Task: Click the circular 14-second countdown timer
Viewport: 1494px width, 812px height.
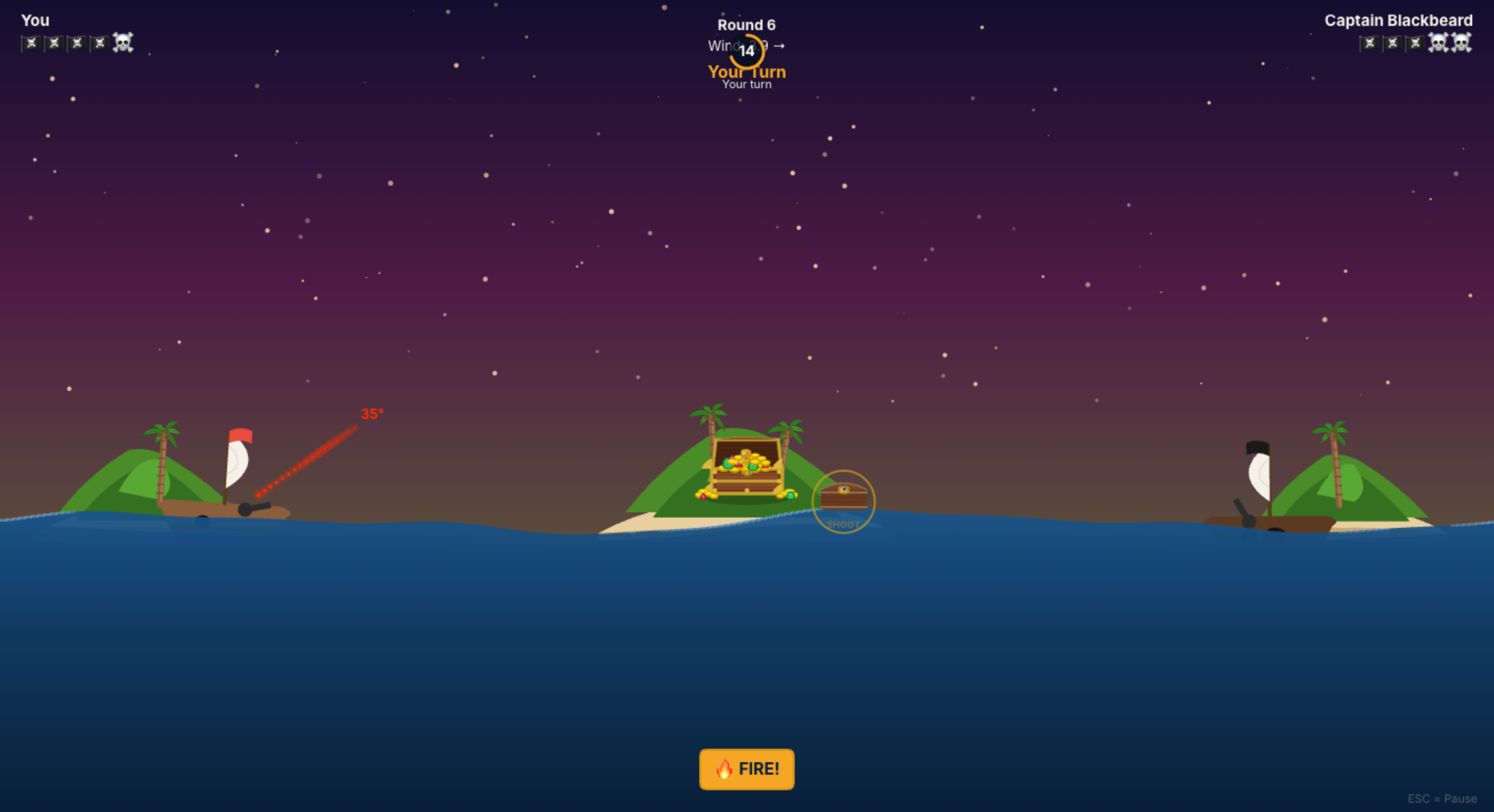Action: [746, 50]
